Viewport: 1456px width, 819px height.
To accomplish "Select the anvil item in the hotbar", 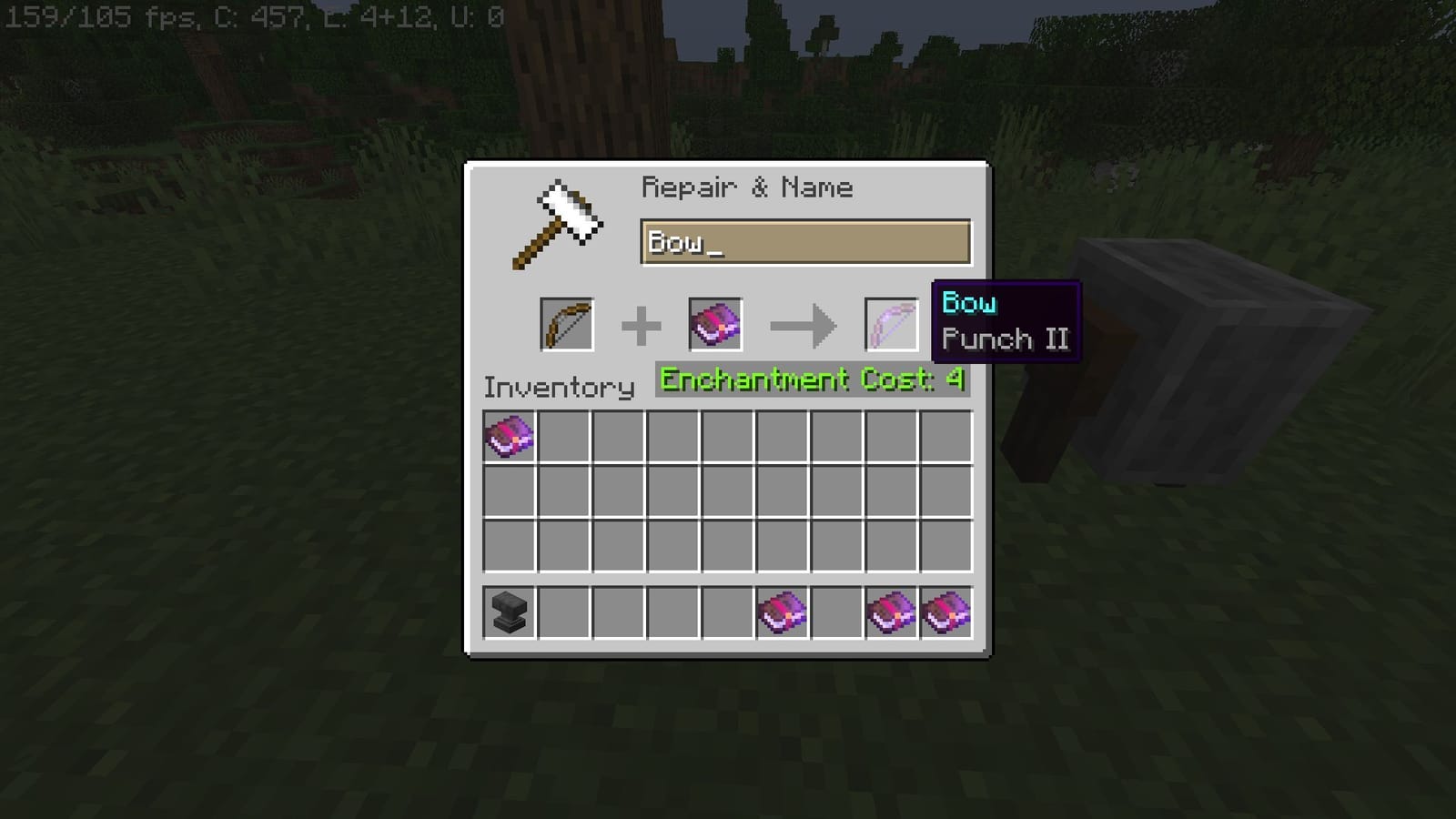I will 510,611.
